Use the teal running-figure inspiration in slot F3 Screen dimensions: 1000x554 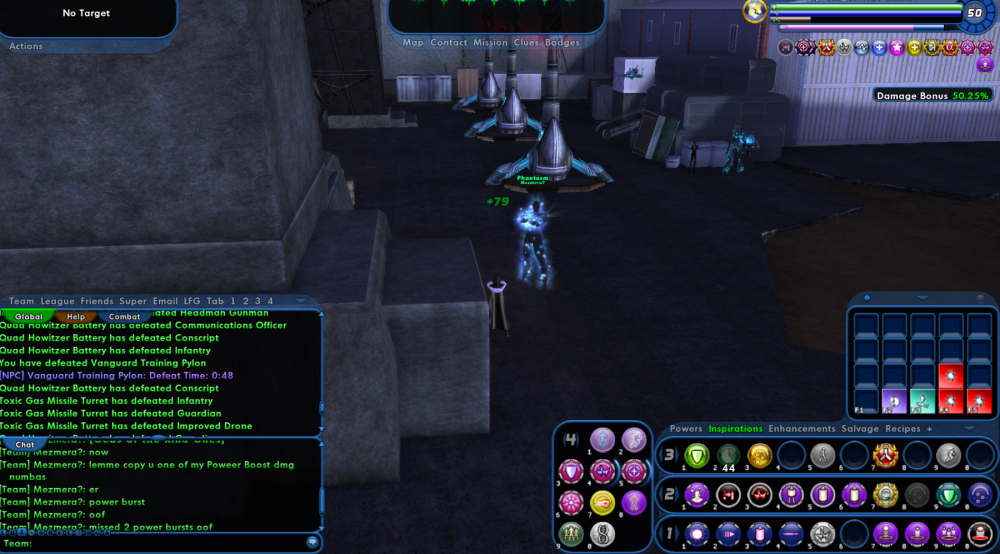[923, 400]
